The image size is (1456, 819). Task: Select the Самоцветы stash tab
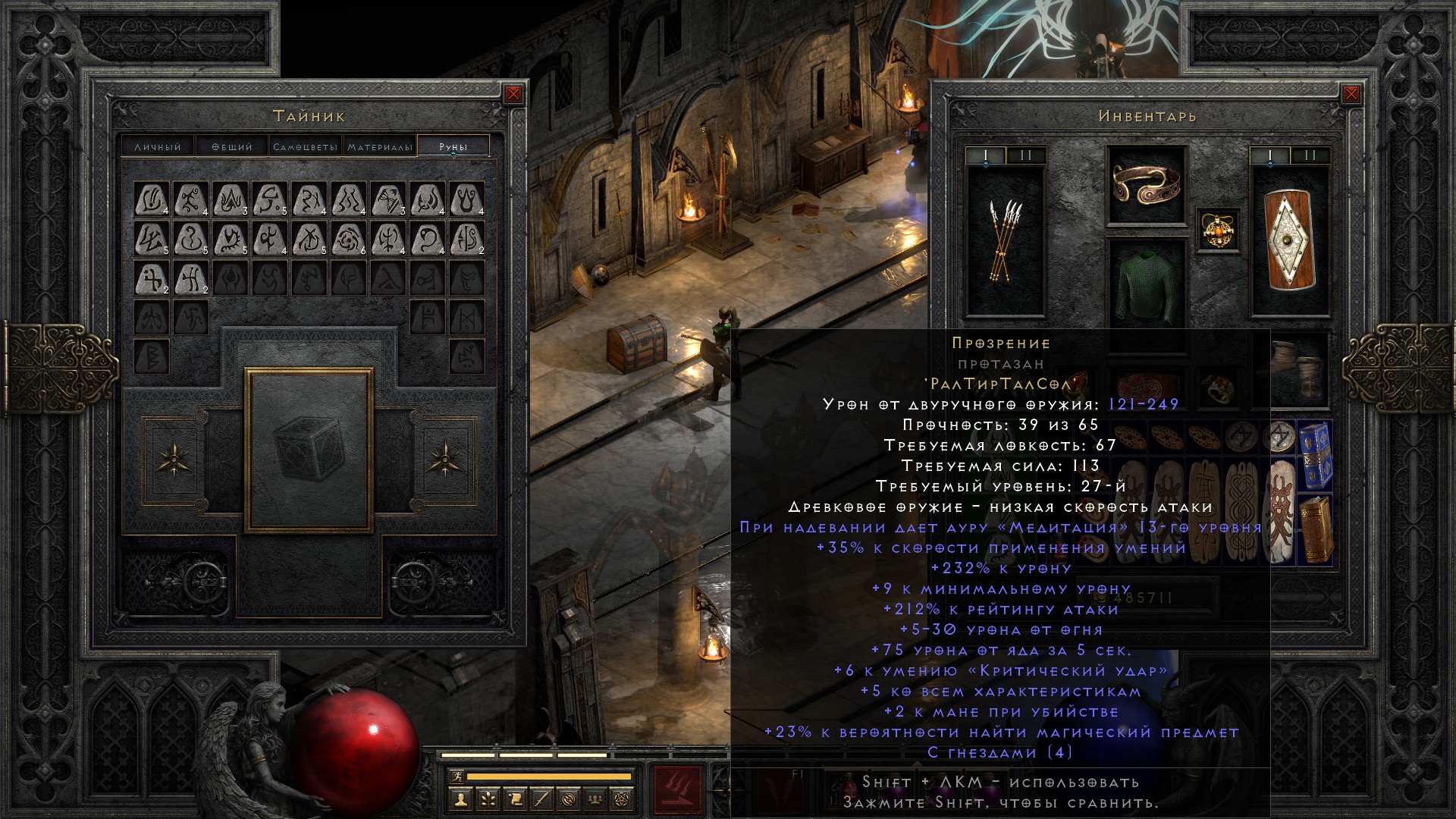click(x=305, y=146)
